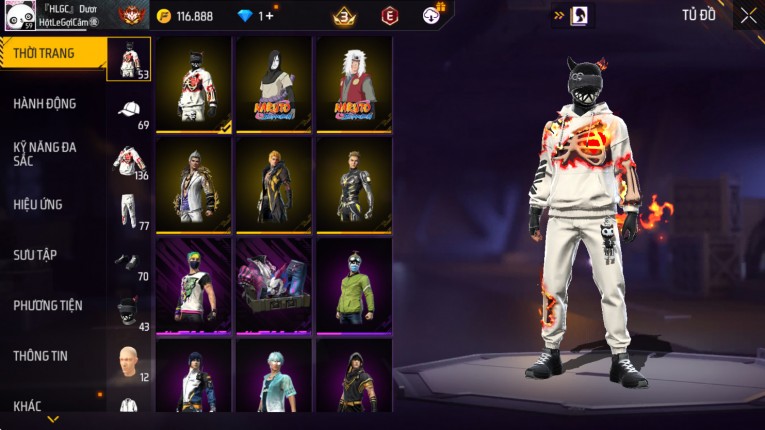Select the KỸ NĂNG ĐA SẮC tab
The width and height of the screenshot is (765, 430).
tap(45, 153)
